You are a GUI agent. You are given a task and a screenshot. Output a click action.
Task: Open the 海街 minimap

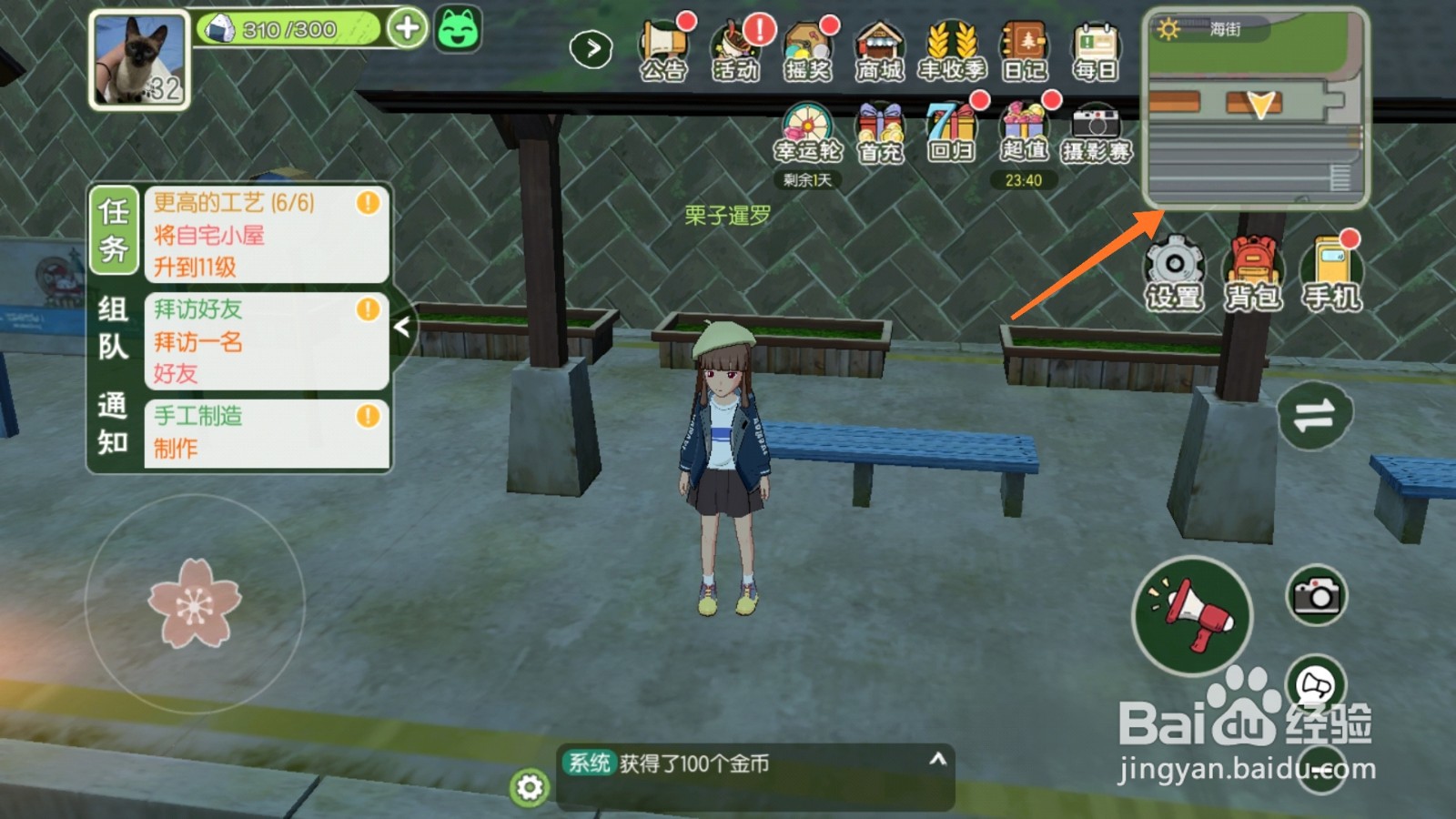coord(1256,109)
